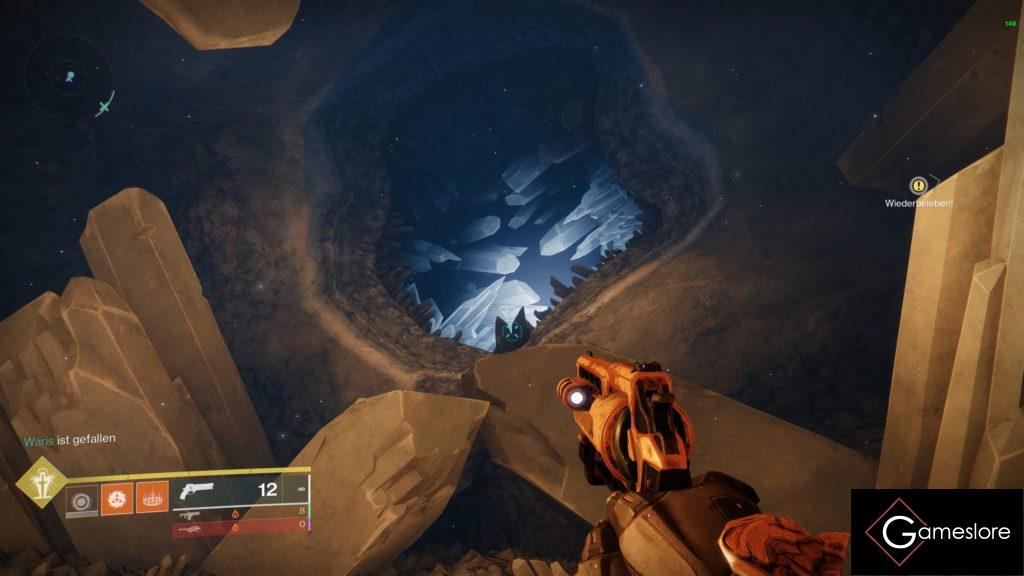1024x576 pixels.
Task: Select the Wiederbeleben revive marker
Action: (x=918, y=186)
